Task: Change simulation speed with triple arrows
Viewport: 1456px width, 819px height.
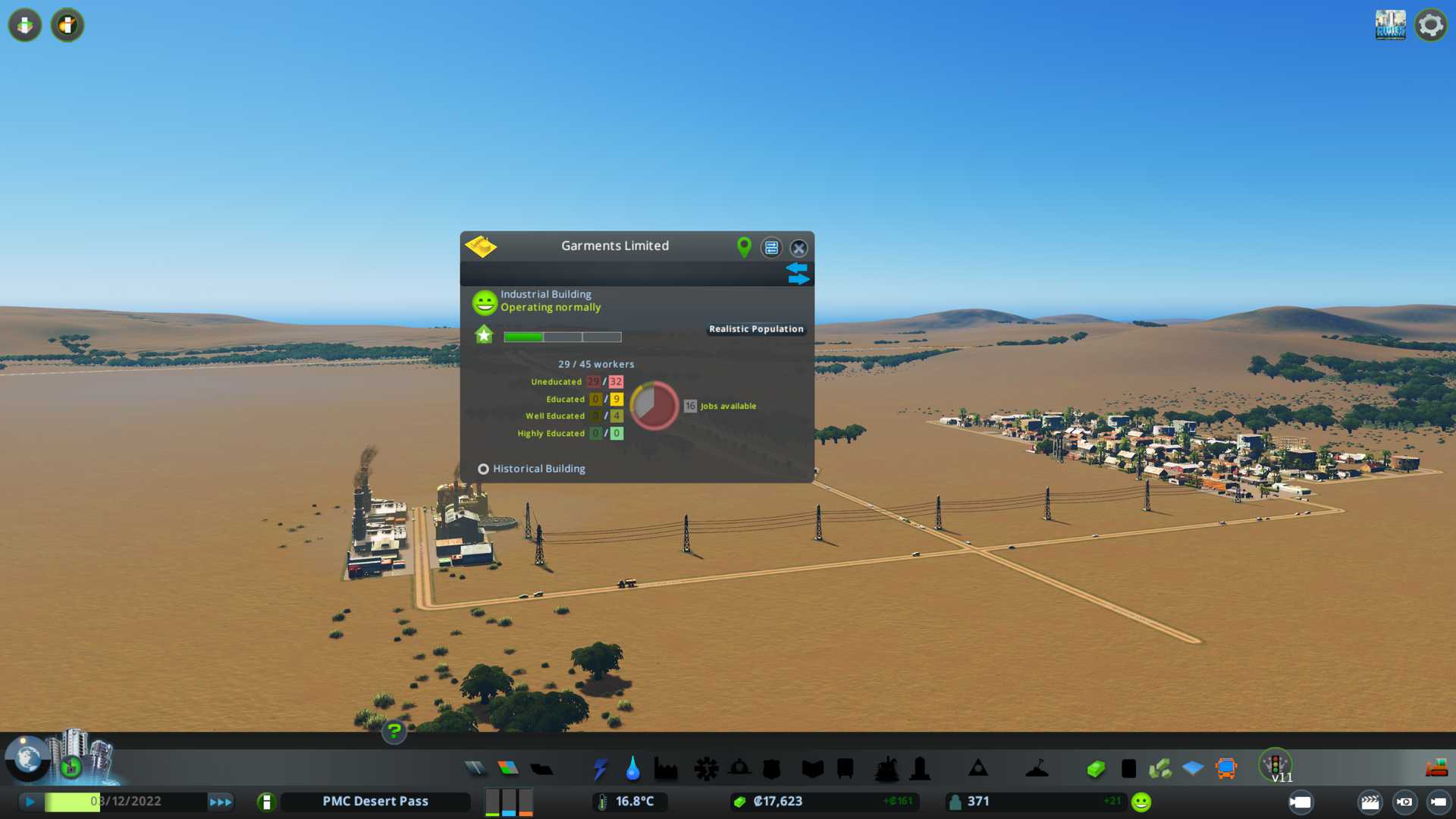Action: (x=220, y=802)
